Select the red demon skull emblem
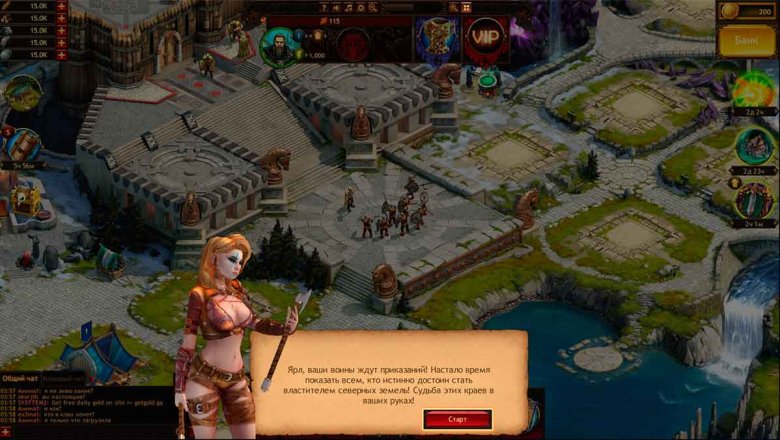 coord(353,43)
